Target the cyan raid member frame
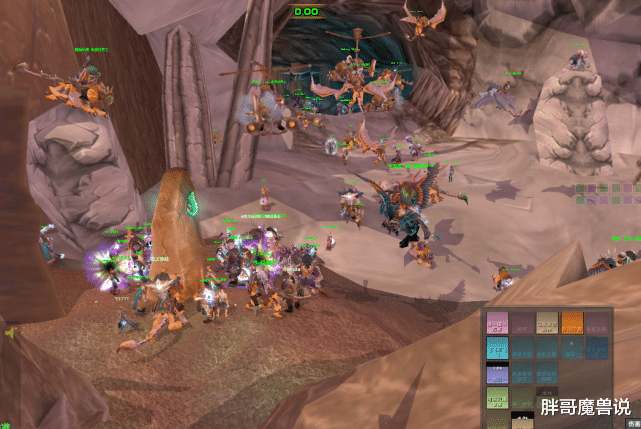641x429 pixels. [x=498, y=349]
